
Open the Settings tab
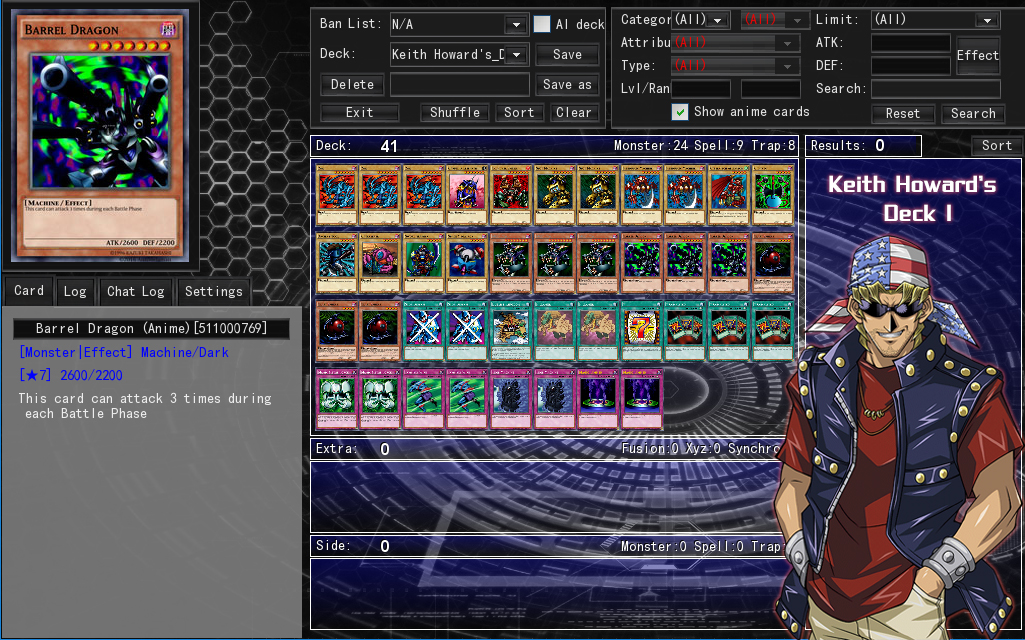(213, 292)
